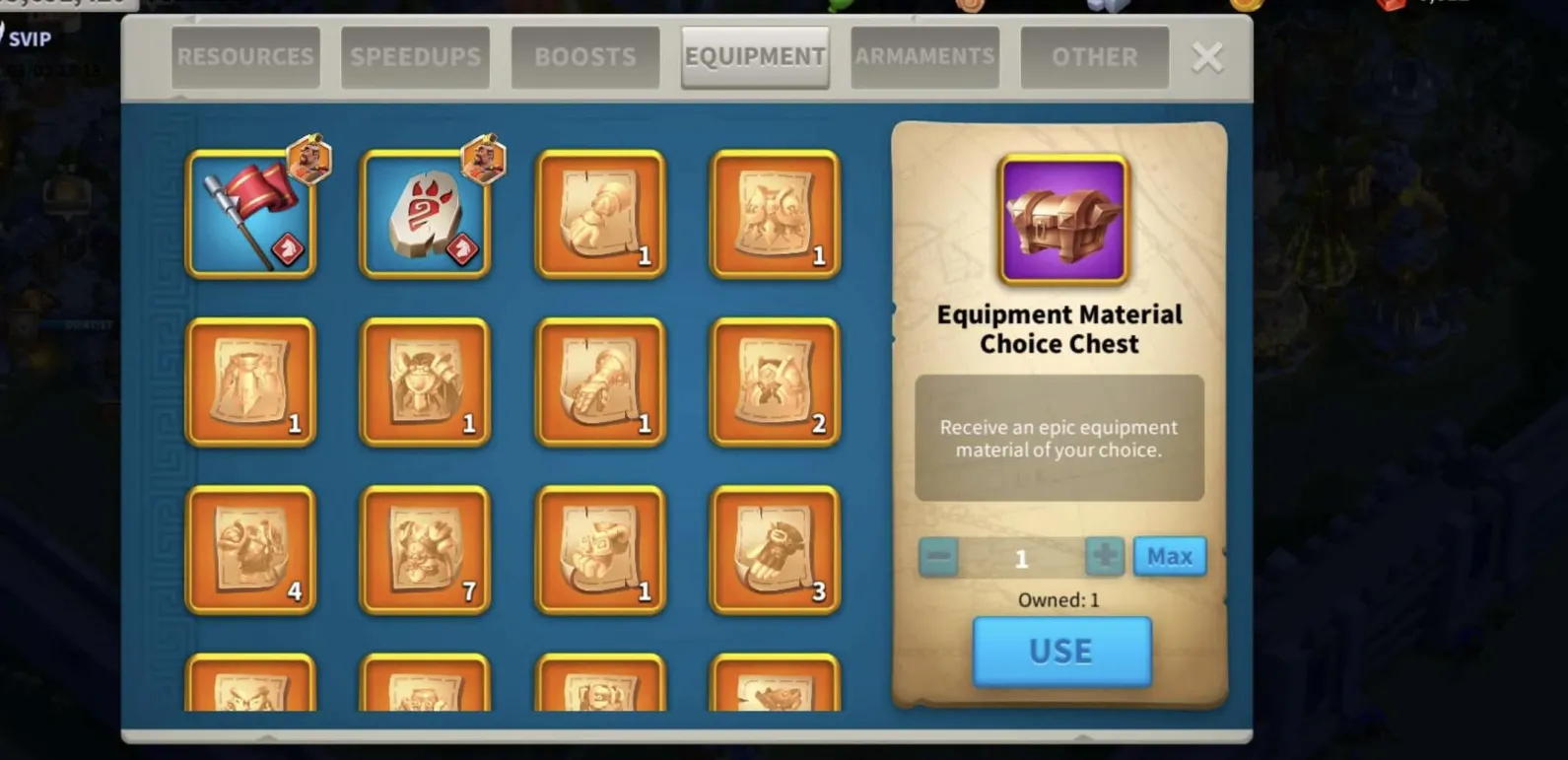This screenshot has height=760, width=1568.
Task: Select the red flag spear item
Action: point(251,215)
